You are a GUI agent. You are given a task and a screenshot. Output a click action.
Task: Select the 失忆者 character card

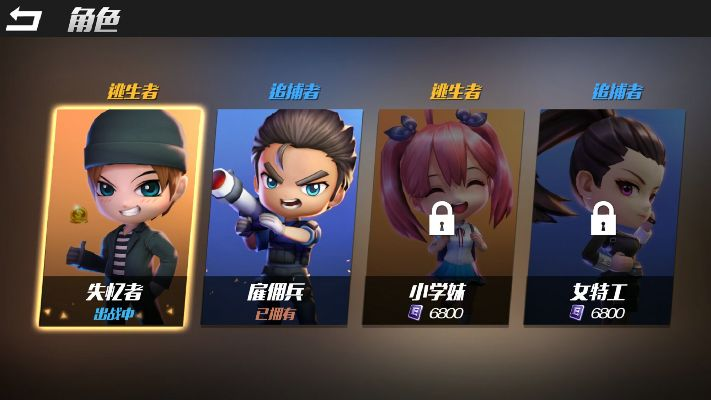(x=123, y=215)
